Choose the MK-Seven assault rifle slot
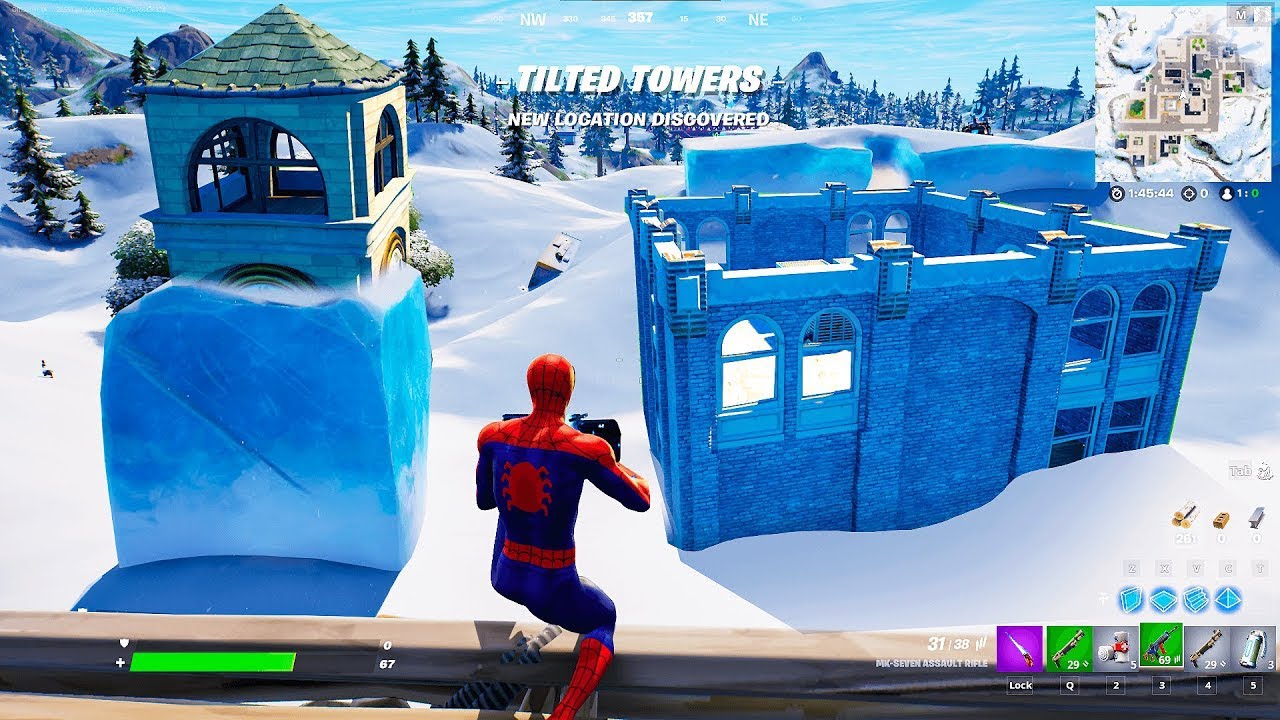Screen dimensions: 1280x720 (x=1161, y=646)
